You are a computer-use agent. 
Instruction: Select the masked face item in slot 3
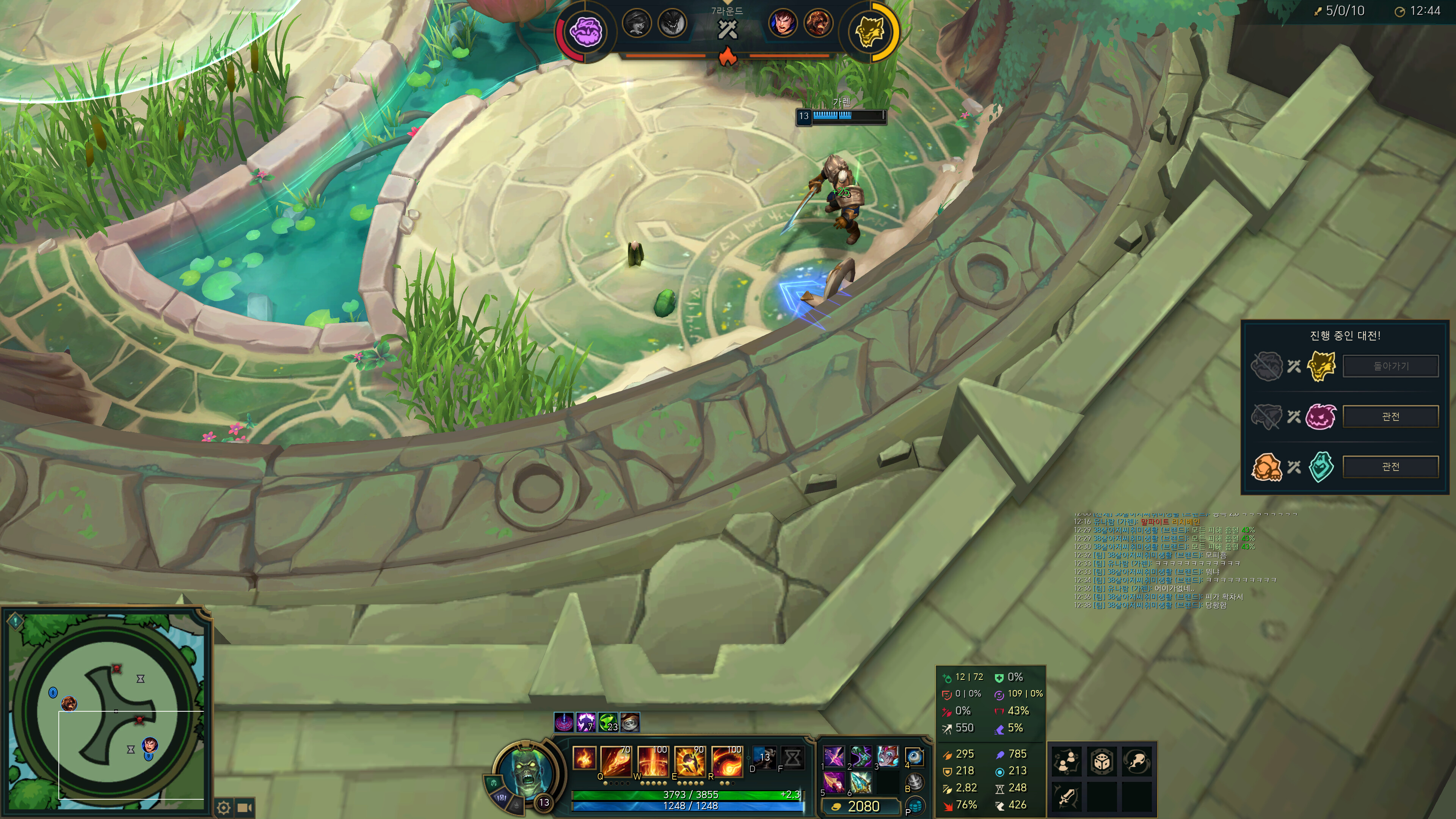(887, 756)
